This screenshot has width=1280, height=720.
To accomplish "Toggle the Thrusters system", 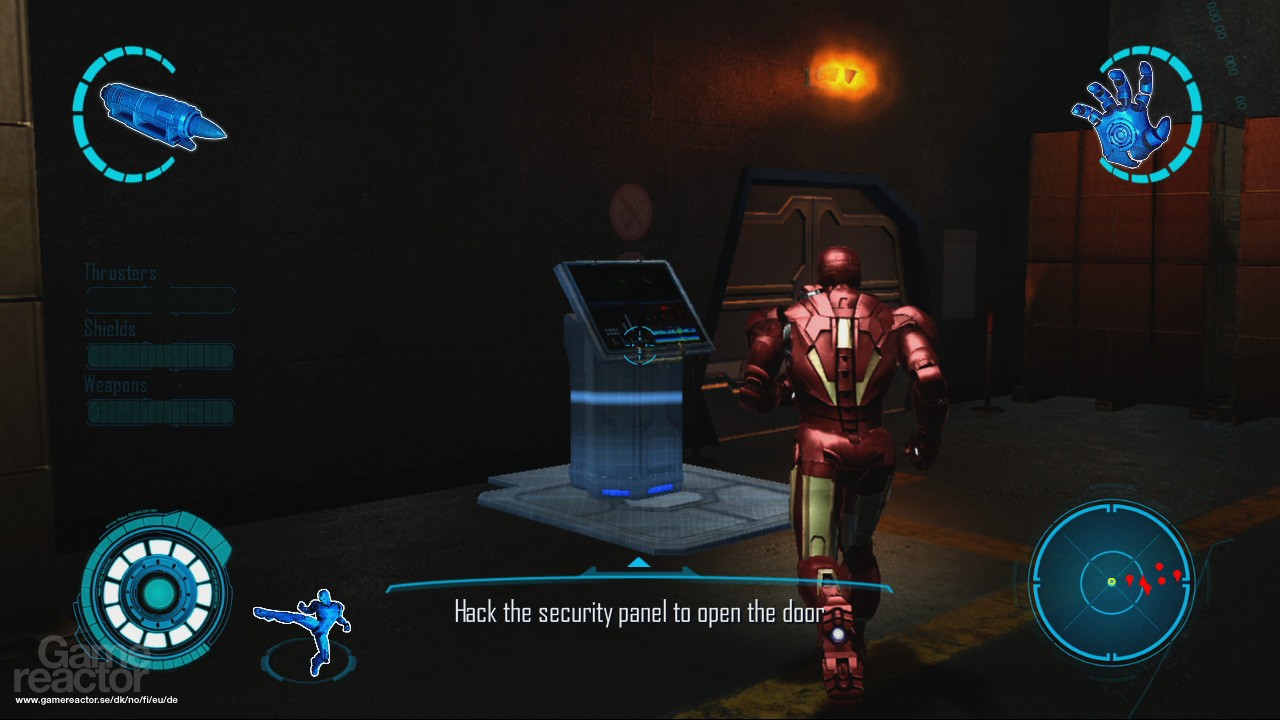I will click(x=160, y=300).
